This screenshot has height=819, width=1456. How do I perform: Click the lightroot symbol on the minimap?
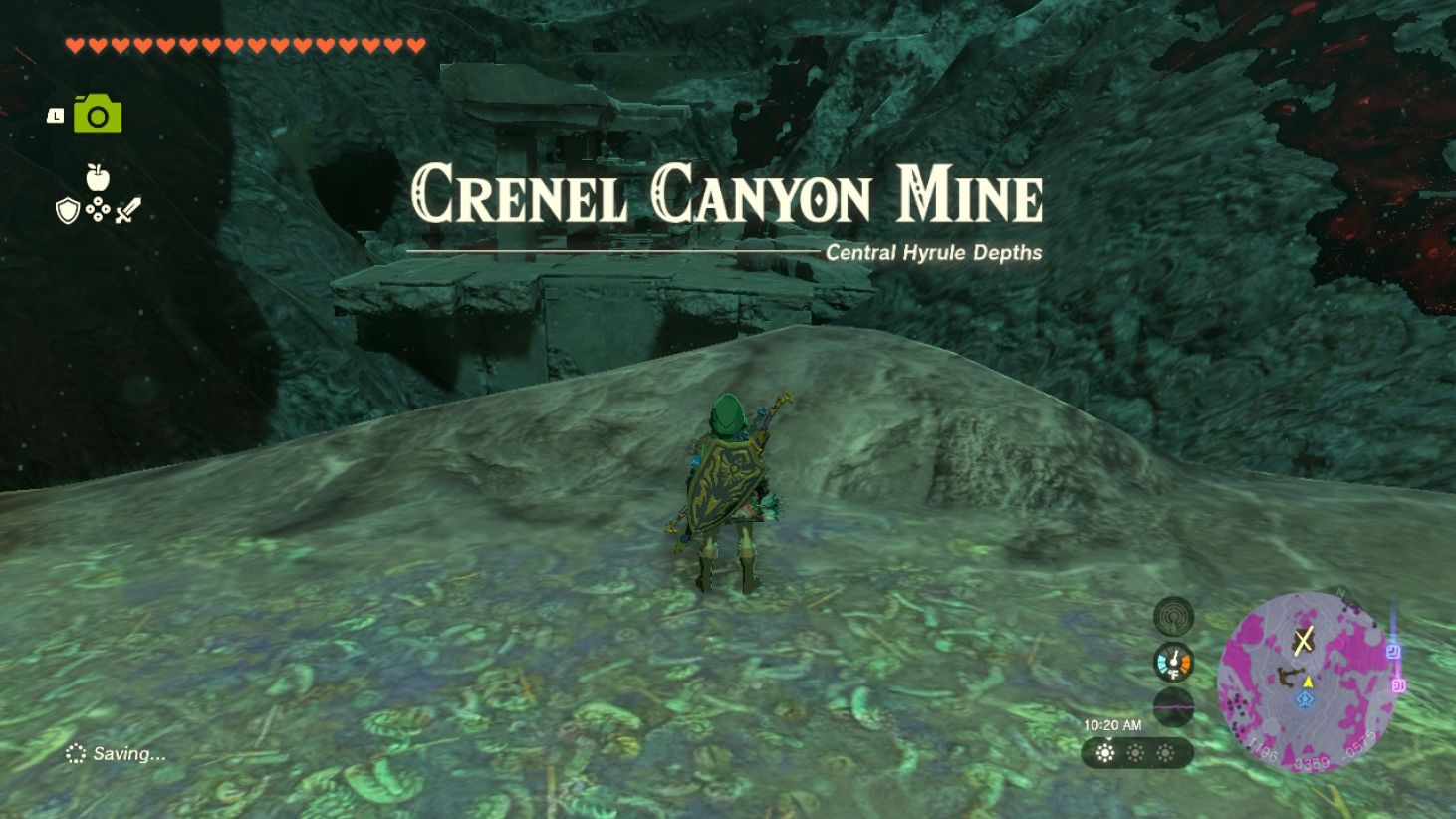pyautogui.click(x=1305, y=699)
